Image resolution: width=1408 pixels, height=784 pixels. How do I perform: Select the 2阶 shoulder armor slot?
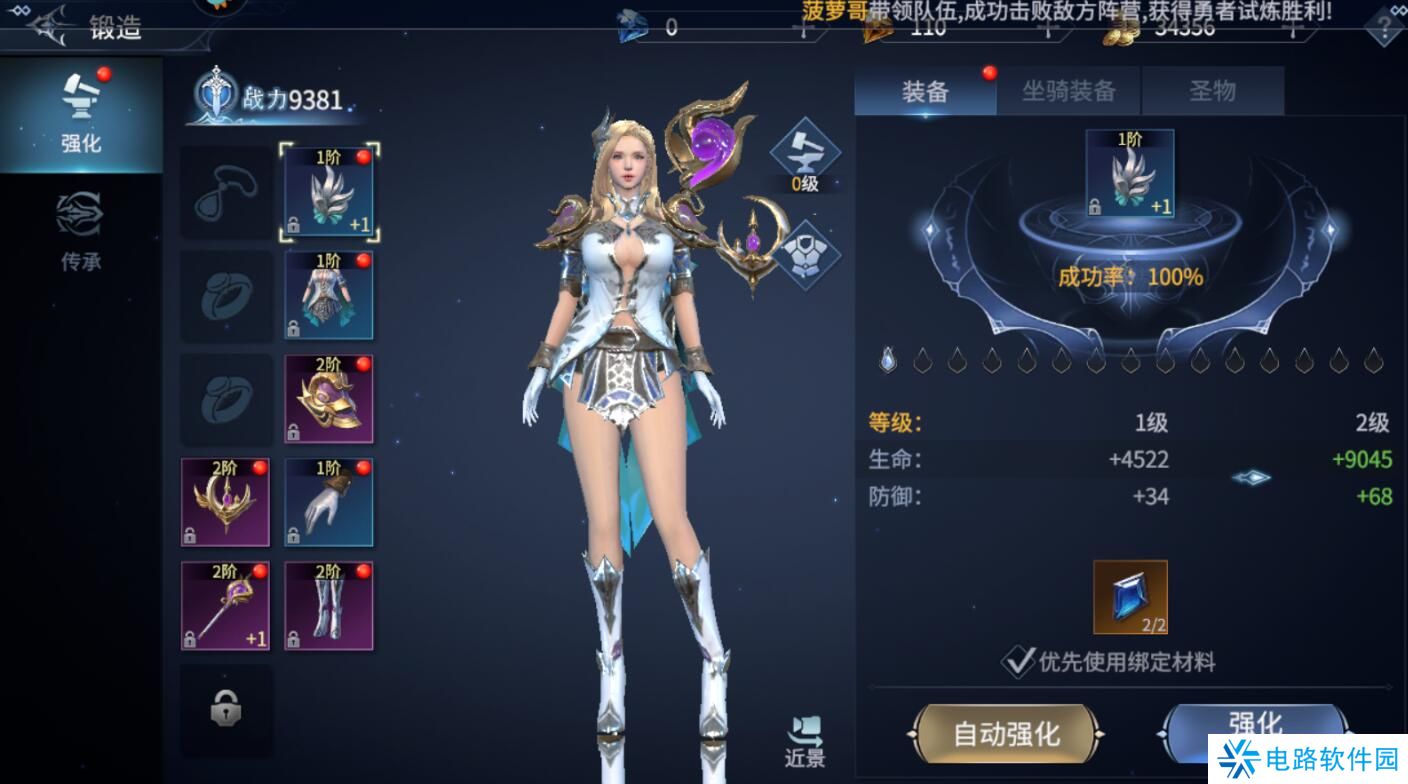pos(329,398)
